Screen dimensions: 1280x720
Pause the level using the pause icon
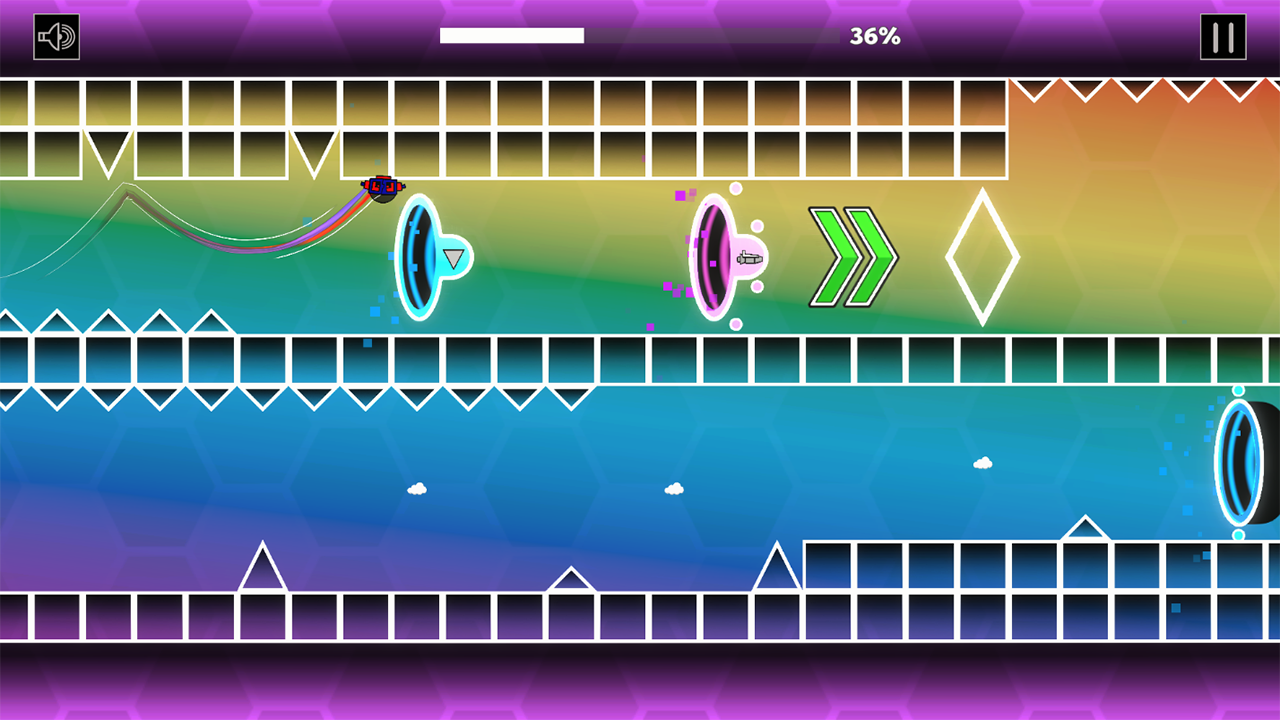click(x=1223, y=37)
